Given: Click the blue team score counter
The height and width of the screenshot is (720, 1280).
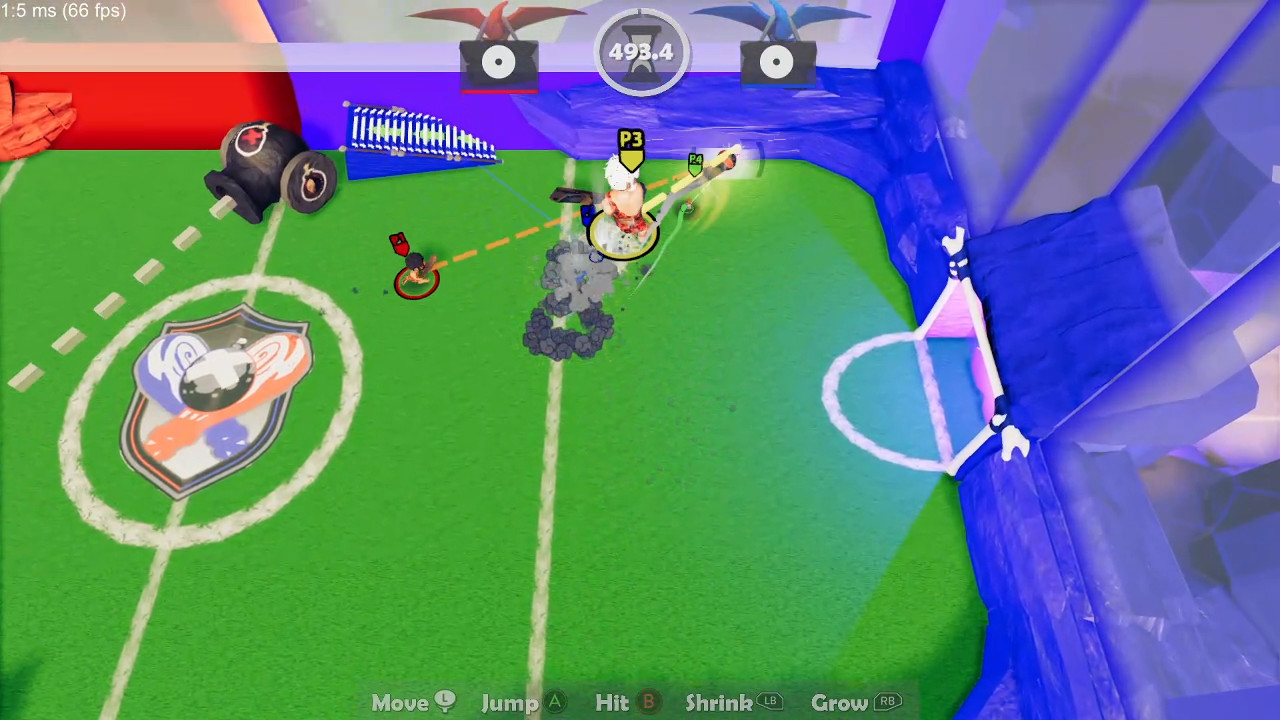Looking at the screenshot, I should (778, 62).
